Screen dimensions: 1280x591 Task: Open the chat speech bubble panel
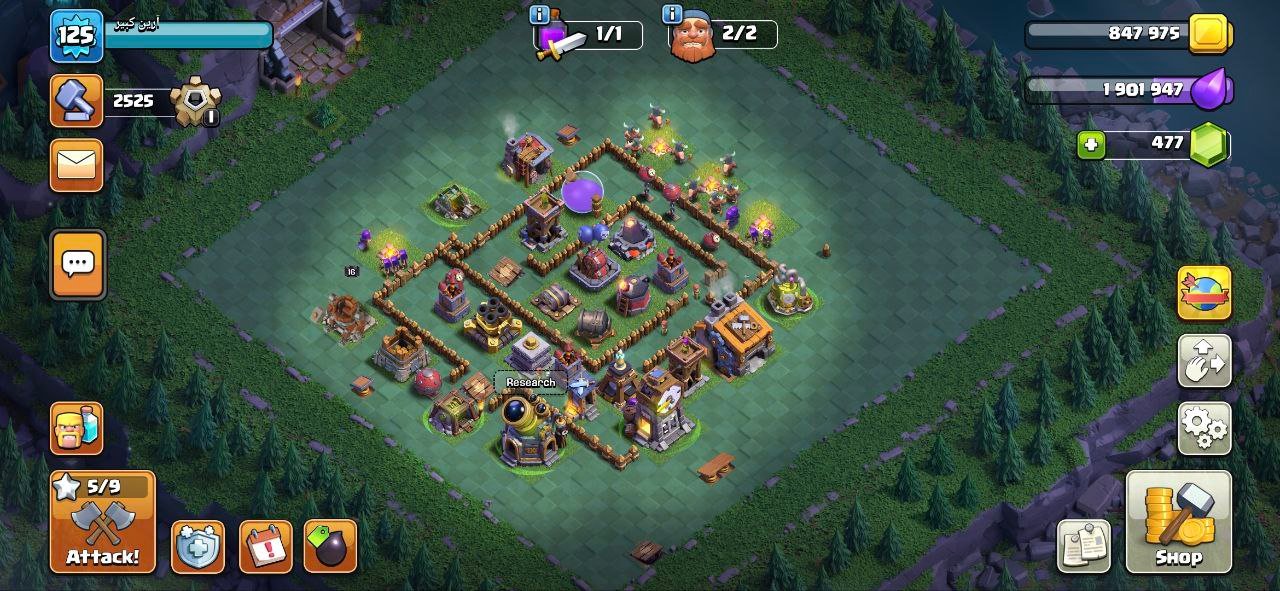pyautogui.click(x=78, y=265)
